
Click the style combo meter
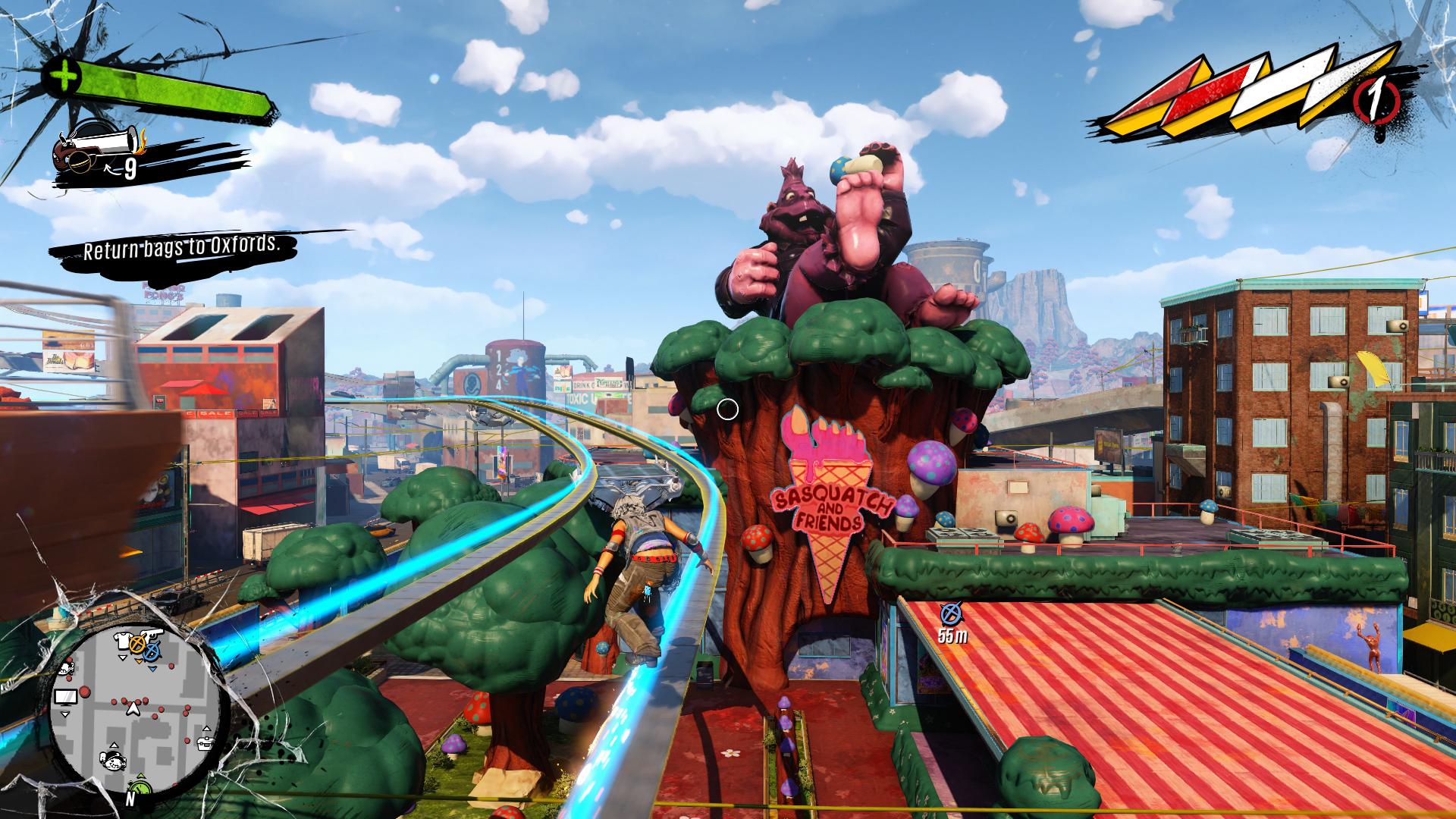coord(1244,97)
